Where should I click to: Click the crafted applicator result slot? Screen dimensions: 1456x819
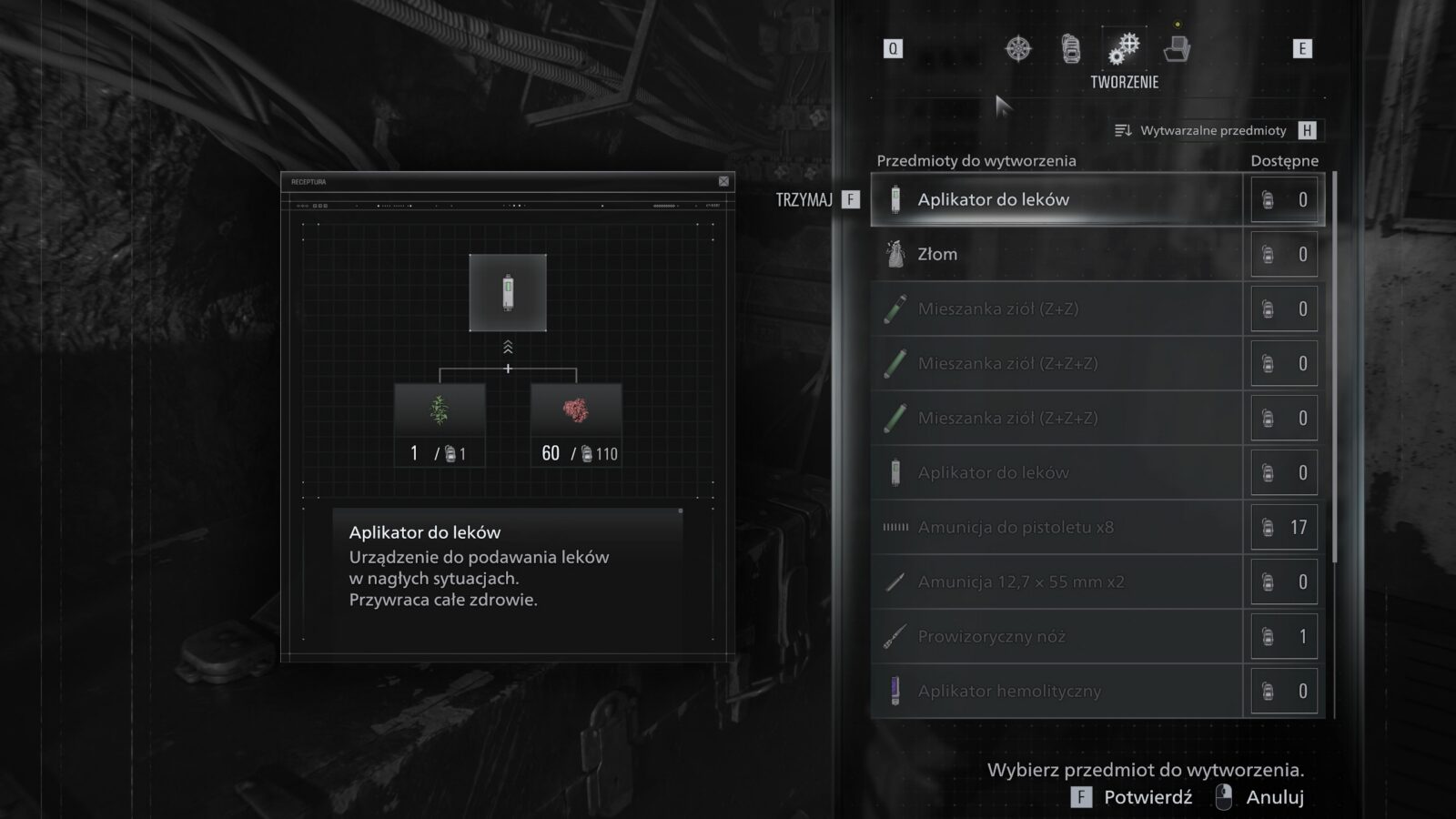coord(508,293)
